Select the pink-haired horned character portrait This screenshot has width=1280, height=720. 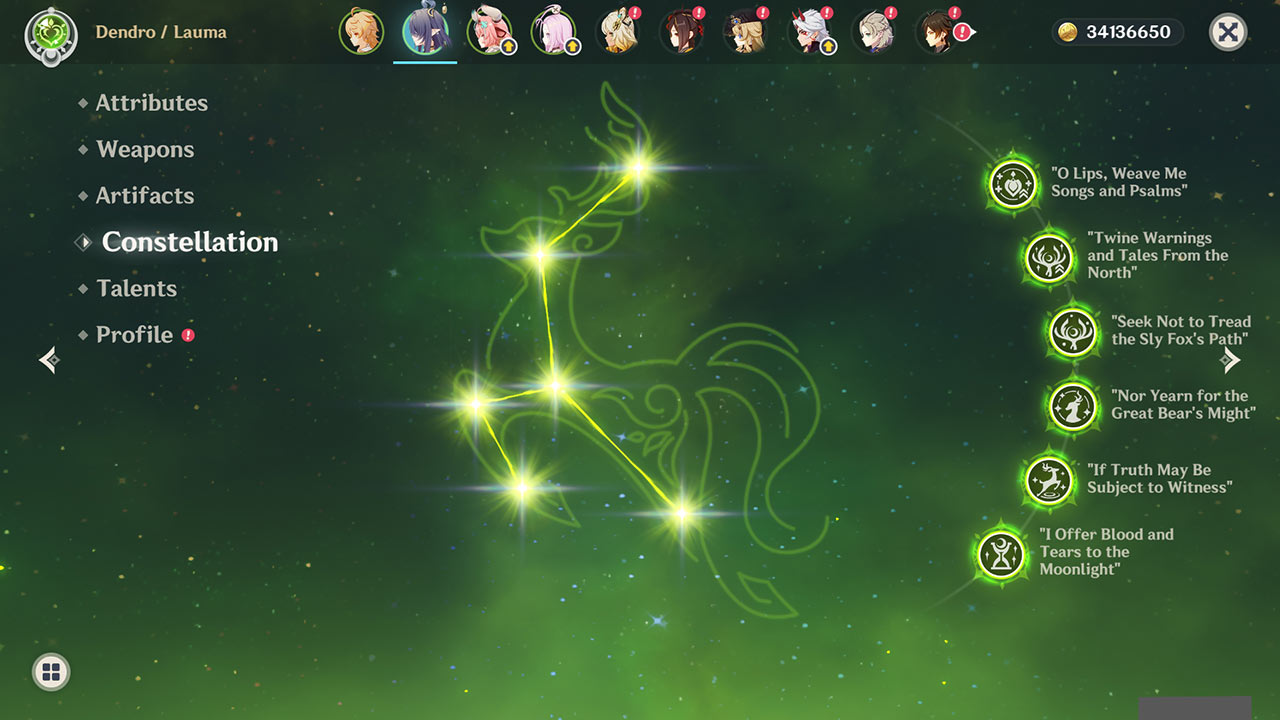pyautogui.click(x=489, y=32)
